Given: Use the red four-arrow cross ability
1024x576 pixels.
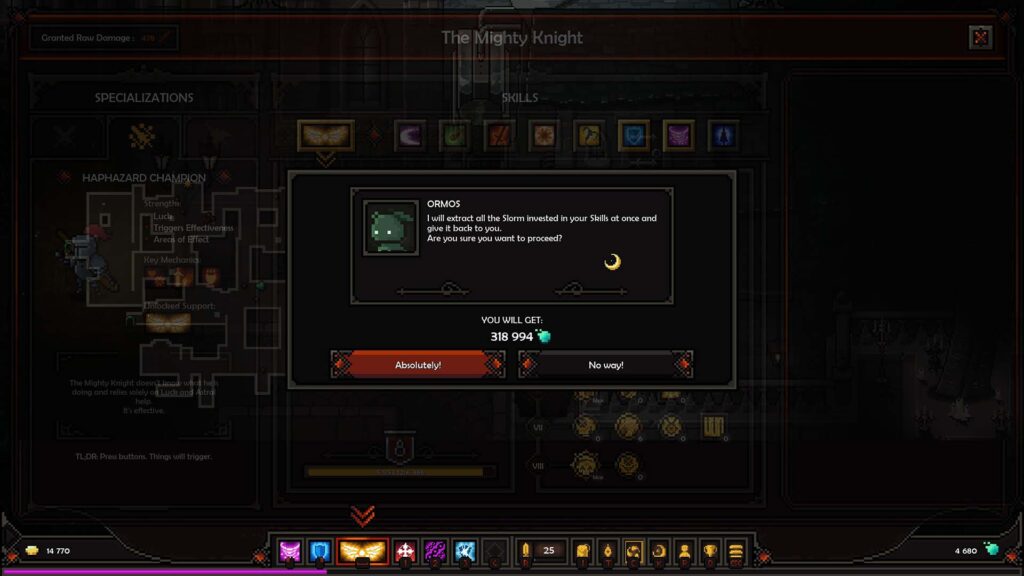Looking at the screenshot, I should click(405, 551).
